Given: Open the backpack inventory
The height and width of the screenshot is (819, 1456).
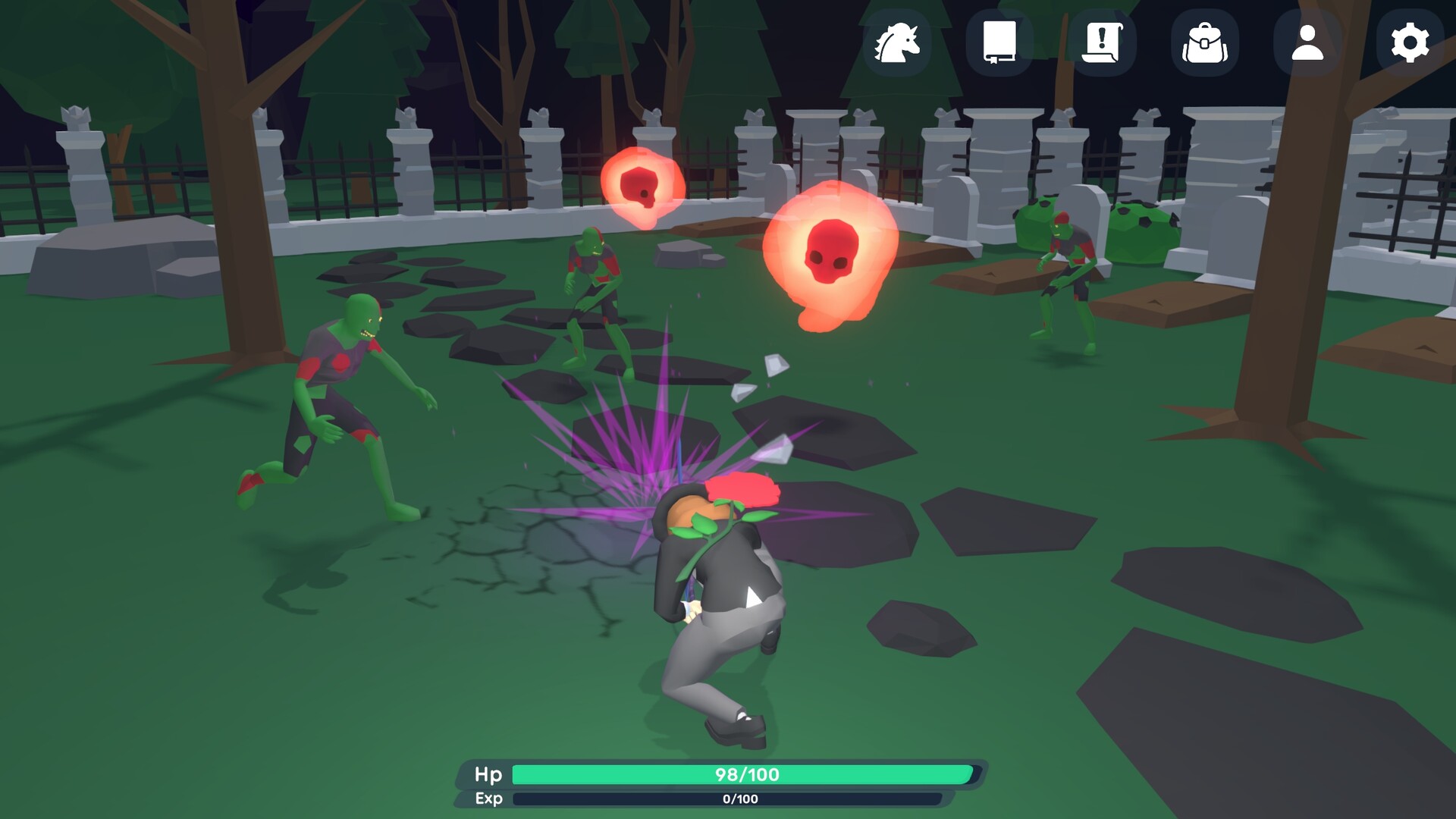Looking at the screenshot, I should click(x=1206, y=43).
